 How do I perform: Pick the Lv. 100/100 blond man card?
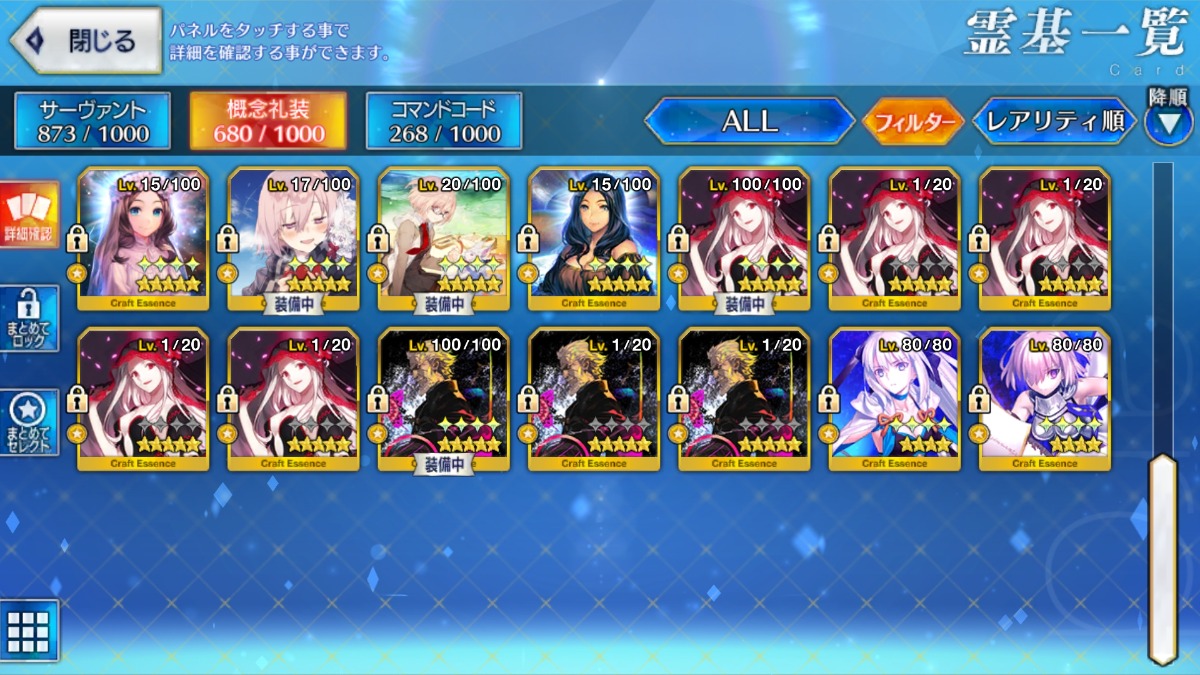pos(444,398)
